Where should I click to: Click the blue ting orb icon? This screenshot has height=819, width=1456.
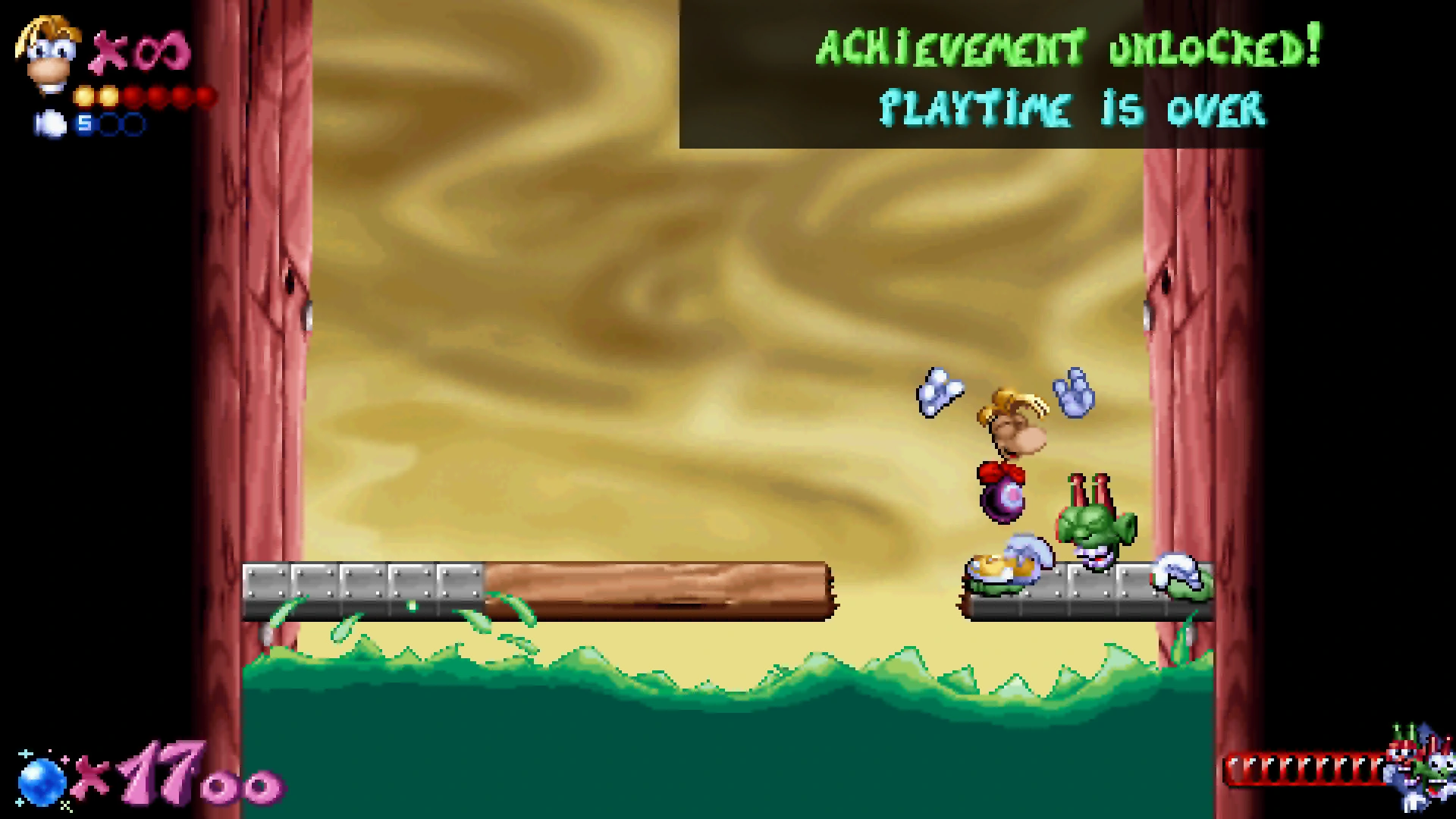(40, 781)
